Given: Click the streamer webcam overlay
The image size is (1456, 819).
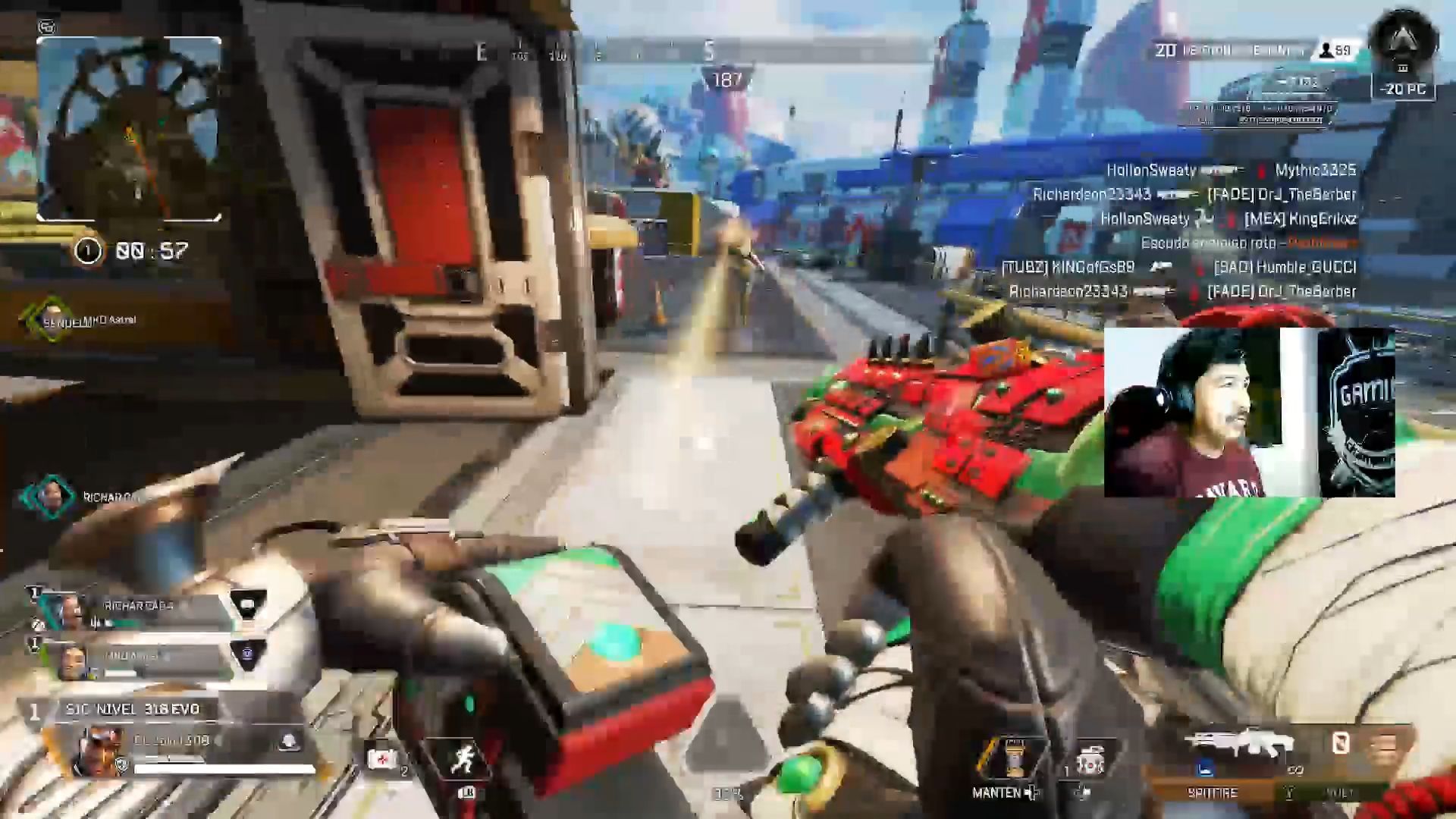Looking at the screenshot, I should click(1249, 413).
